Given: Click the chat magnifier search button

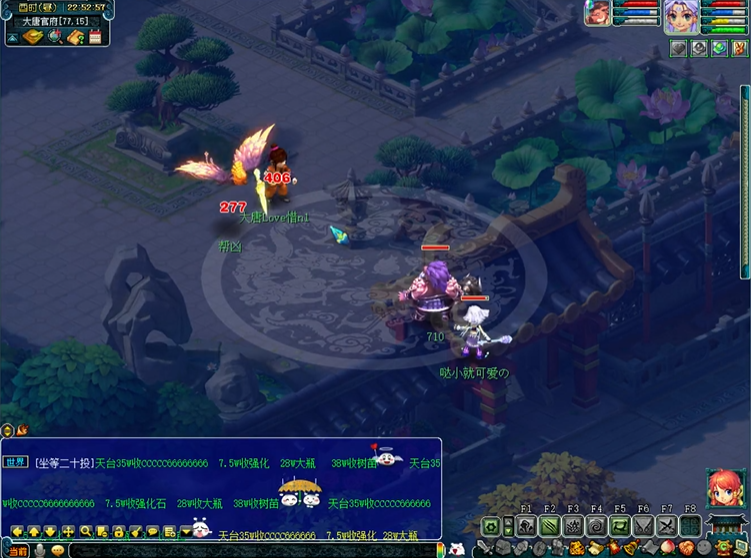Looking at the screenshot, I should 86,531.
